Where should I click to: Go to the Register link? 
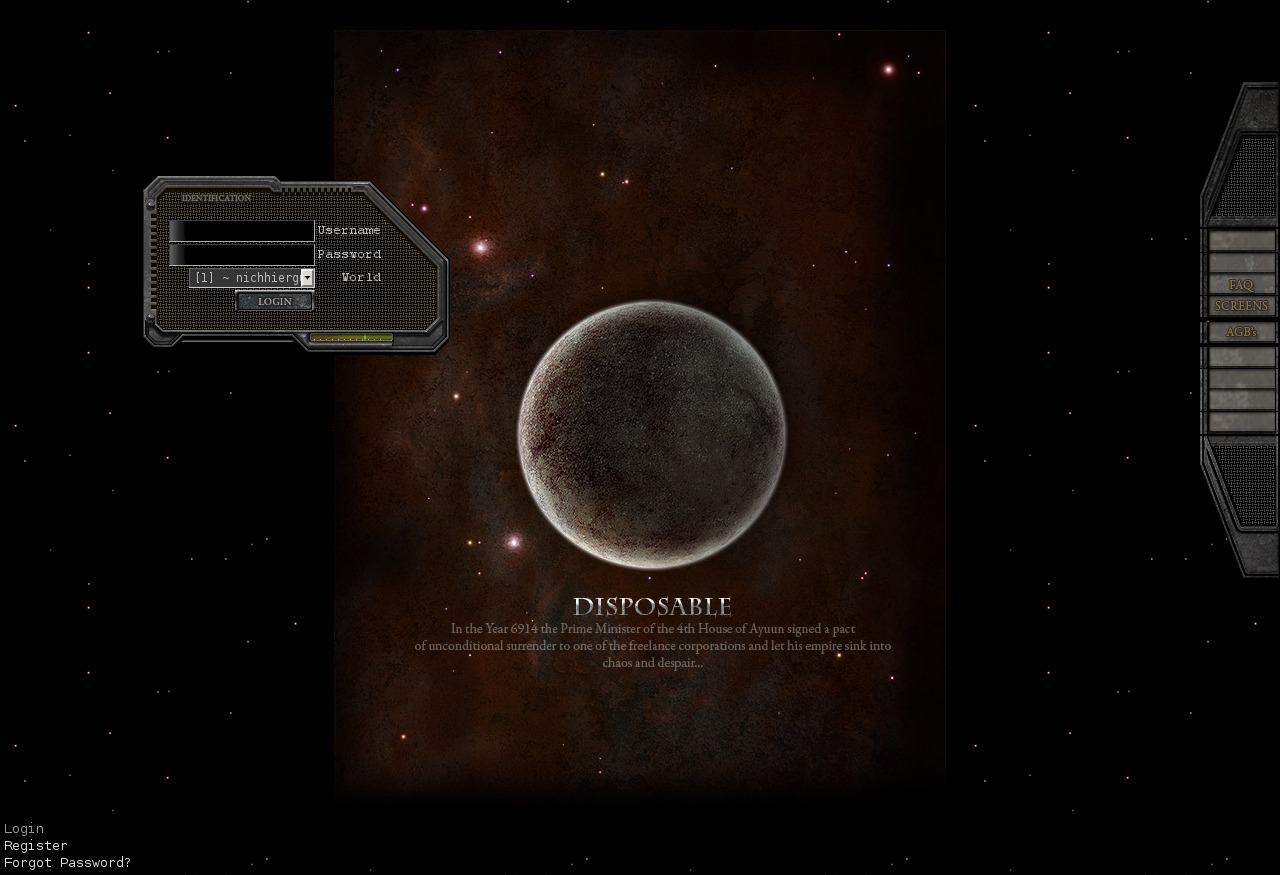click(36, 845)
